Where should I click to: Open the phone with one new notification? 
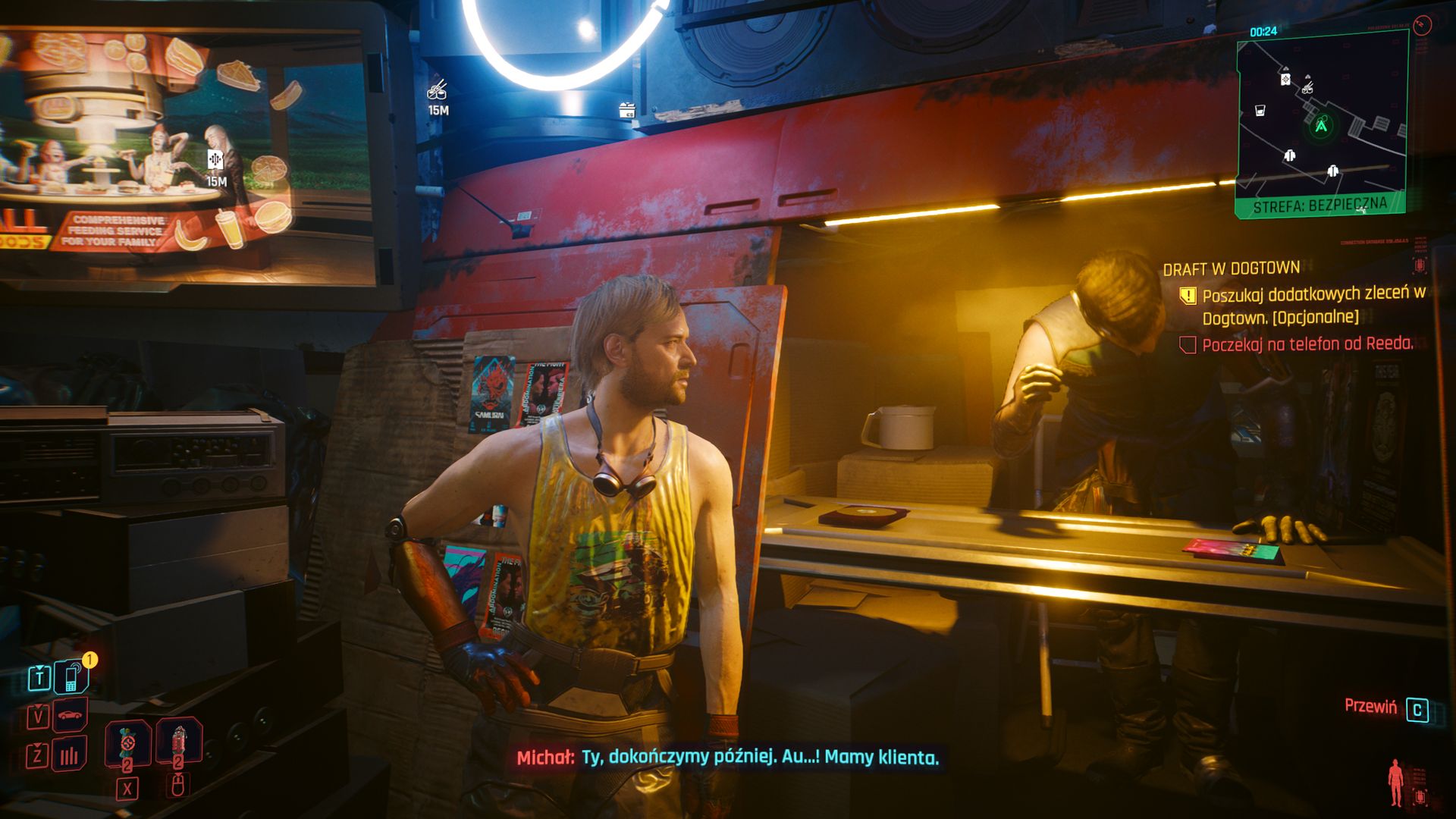click(x=71, y=676)
